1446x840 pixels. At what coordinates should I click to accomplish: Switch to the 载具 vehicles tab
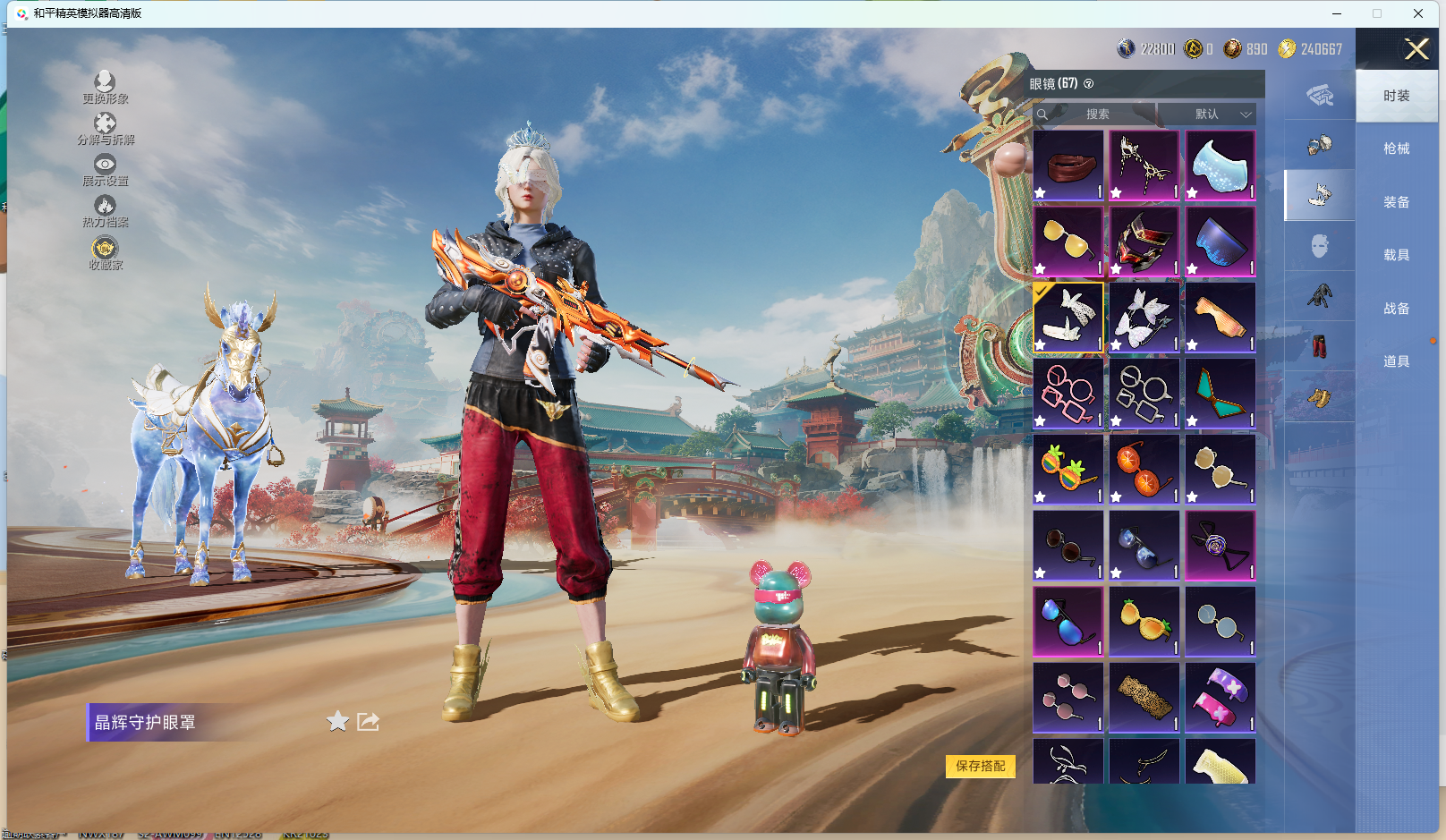click(x=1396, y=255)
